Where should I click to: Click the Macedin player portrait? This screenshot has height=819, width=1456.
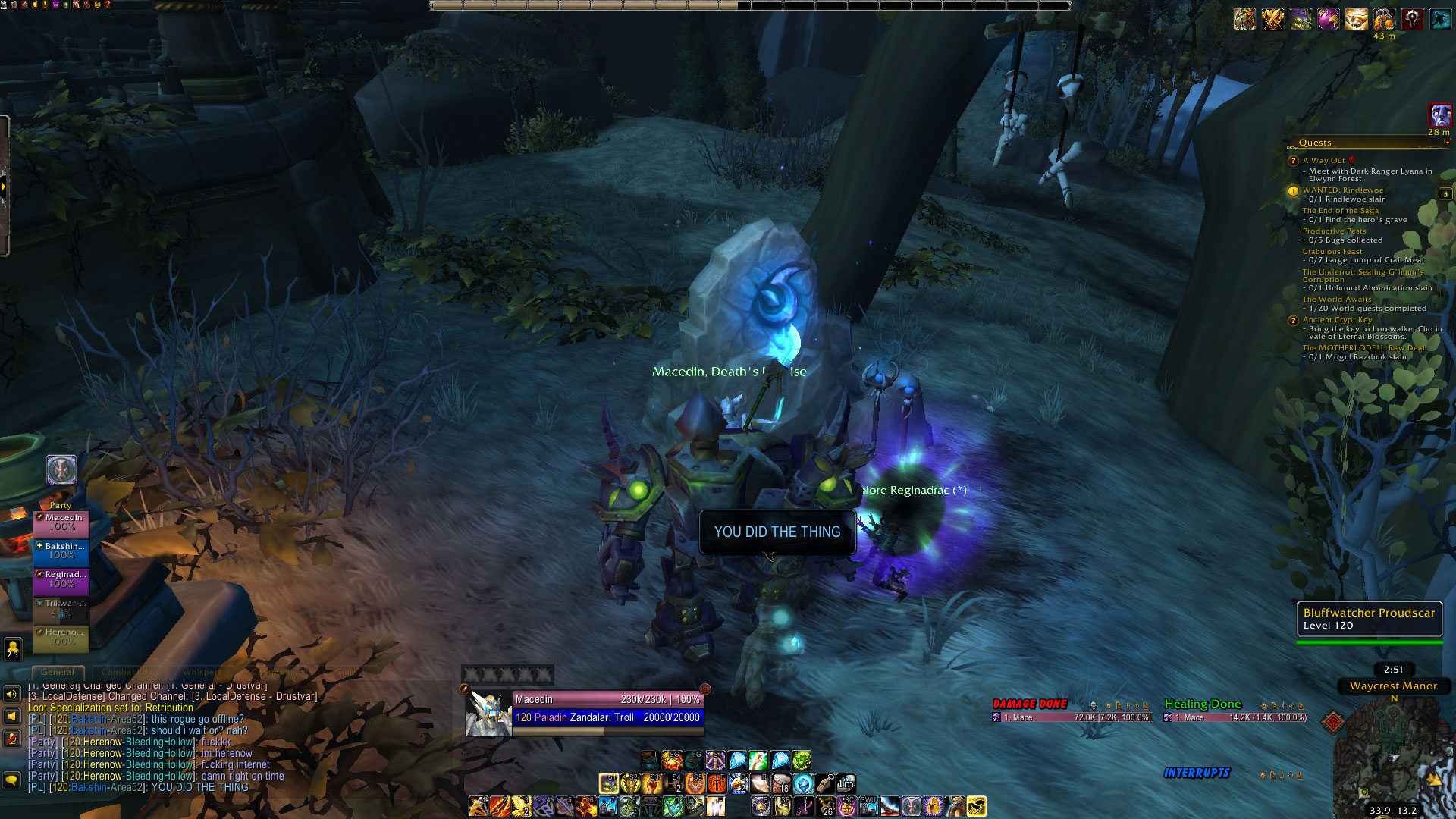[489, 714]
